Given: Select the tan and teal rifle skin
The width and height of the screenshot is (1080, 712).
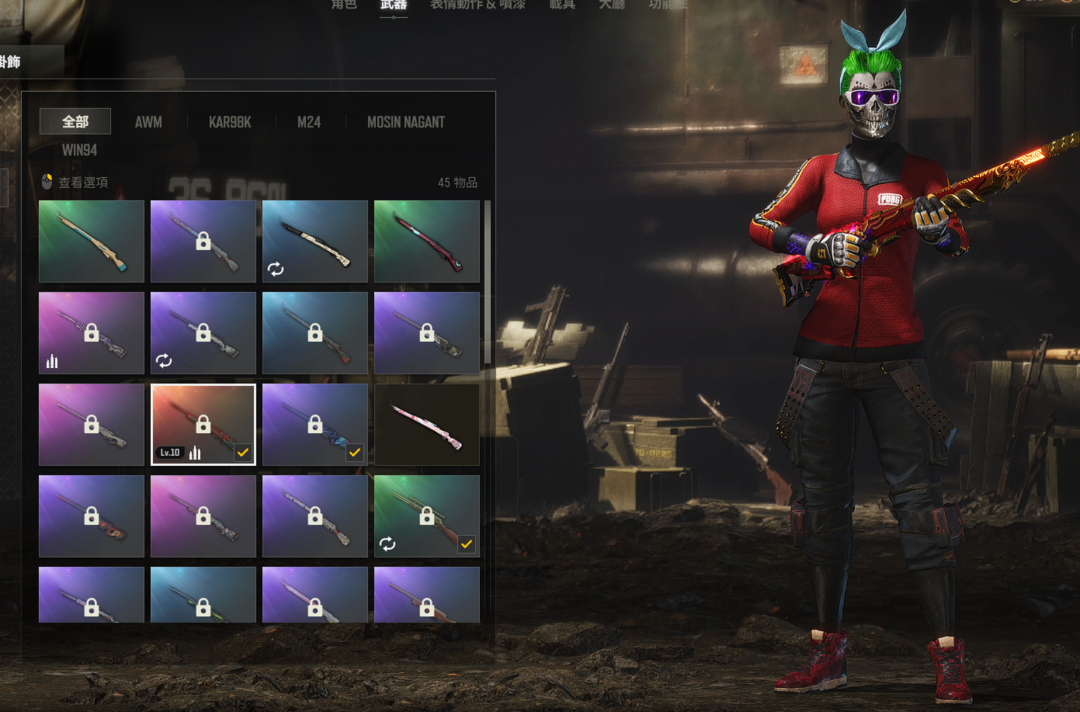Looking at the screenshot, I should 92,241.
